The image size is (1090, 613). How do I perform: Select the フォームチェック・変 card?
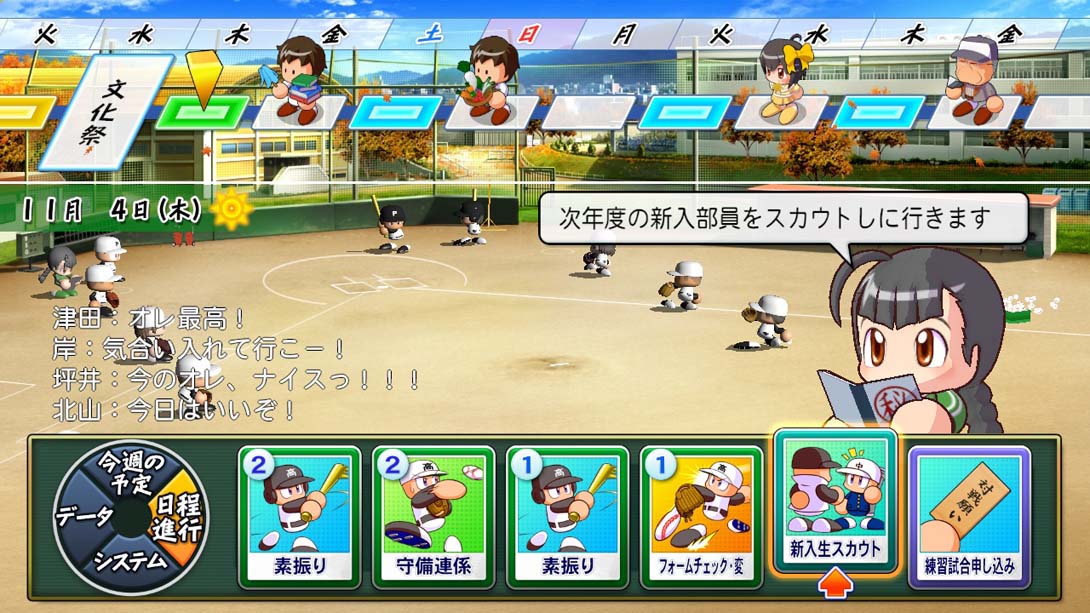click(x=701, y=514)
